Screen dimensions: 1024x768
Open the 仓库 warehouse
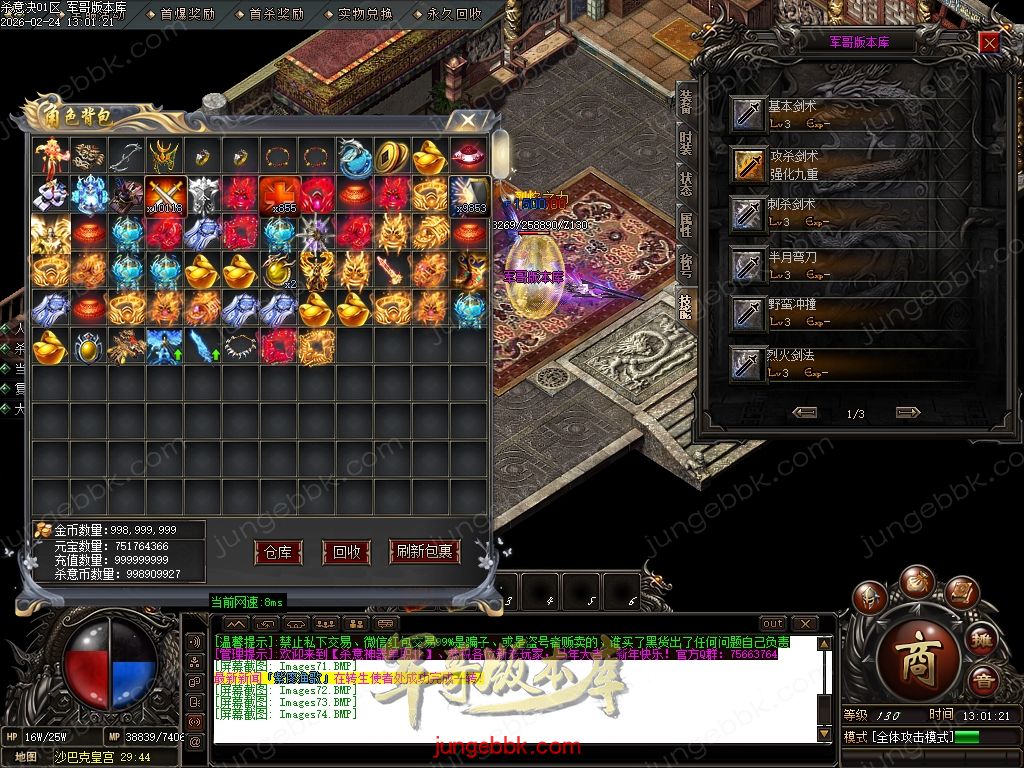(x=277, y=552)
